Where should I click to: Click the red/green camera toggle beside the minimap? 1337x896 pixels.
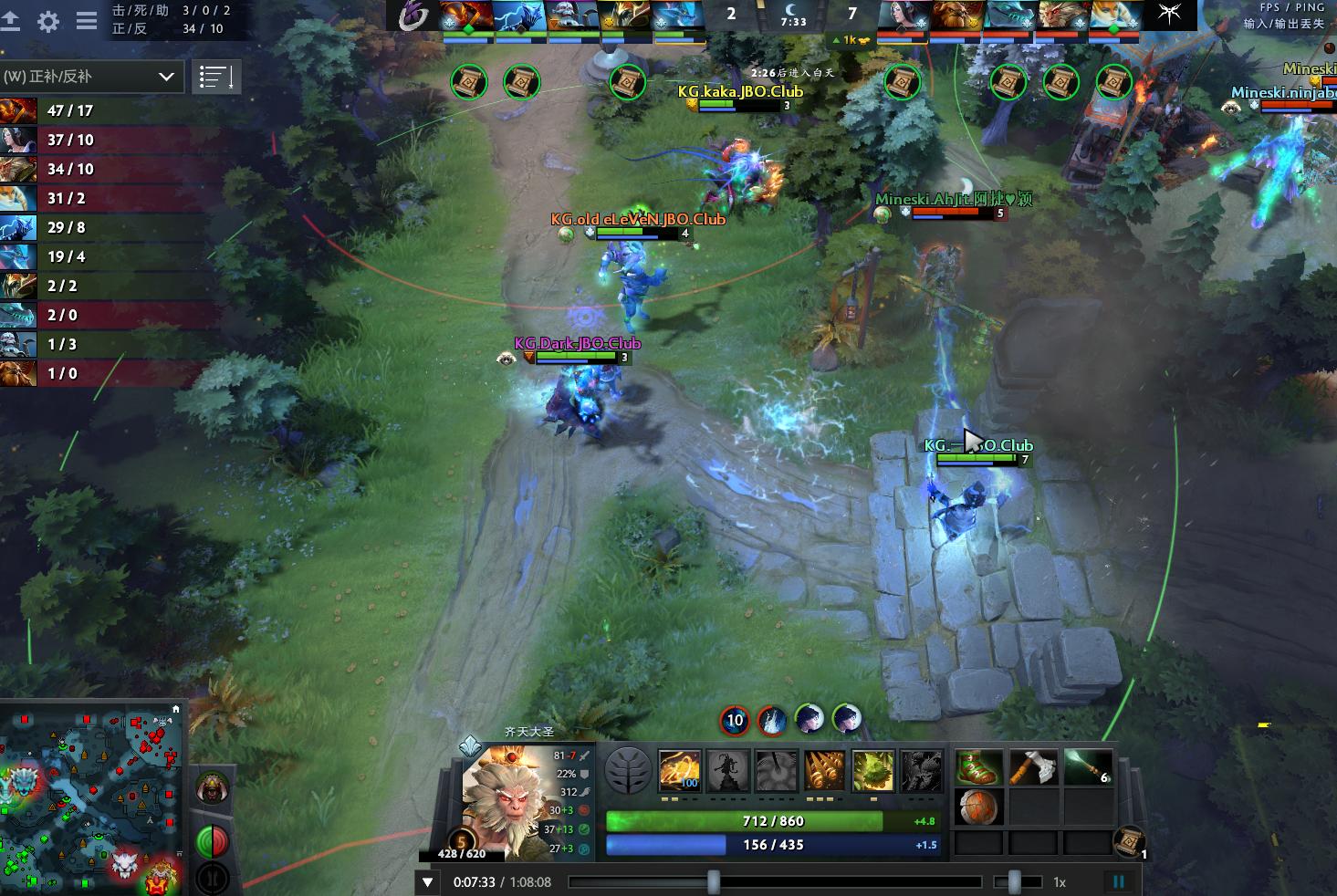(213, 841)
